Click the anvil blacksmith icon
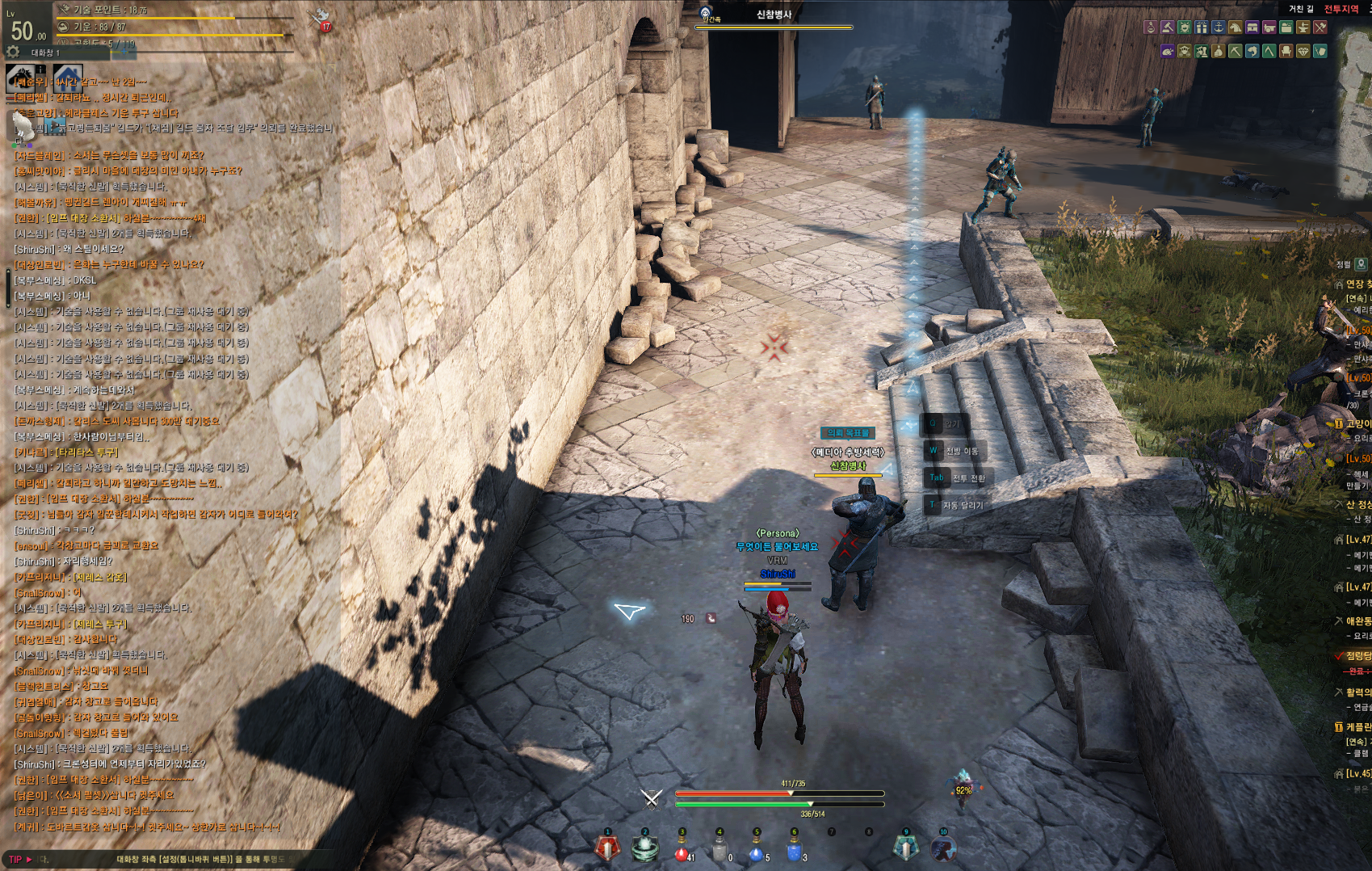Viewport: 1372px width, 871px height. (x=1303, y=27)
